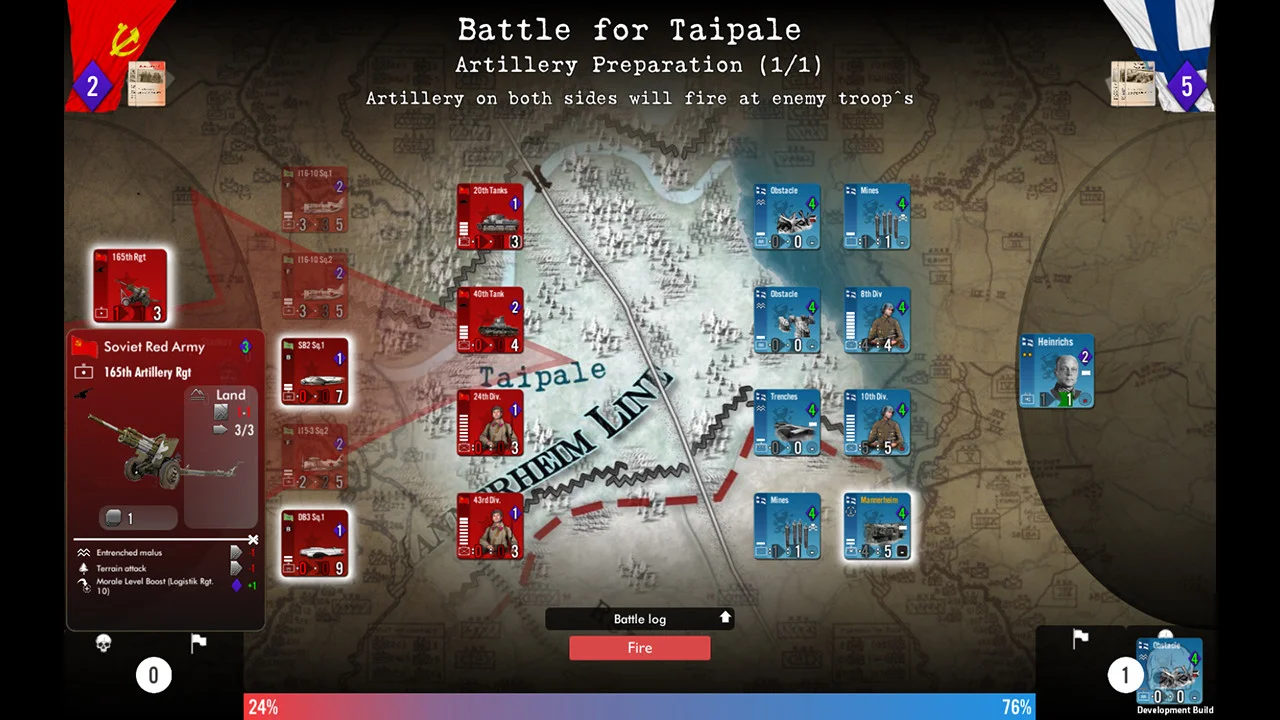Click the Terrain attack tree icon
Viewport: 1280px width, 720px height.
[84, 568]
